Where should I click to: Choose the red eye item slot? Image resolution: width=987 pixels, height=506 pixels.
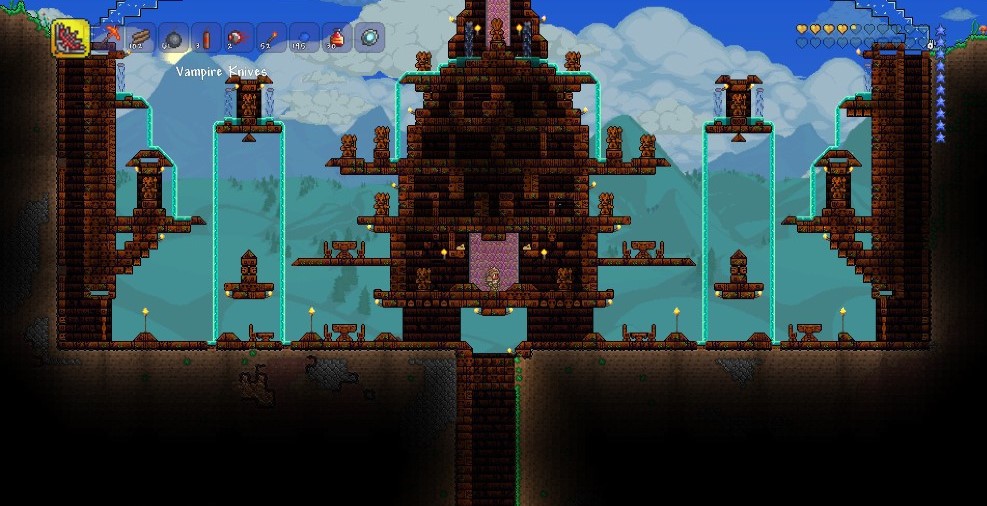(x=238, y=39)
